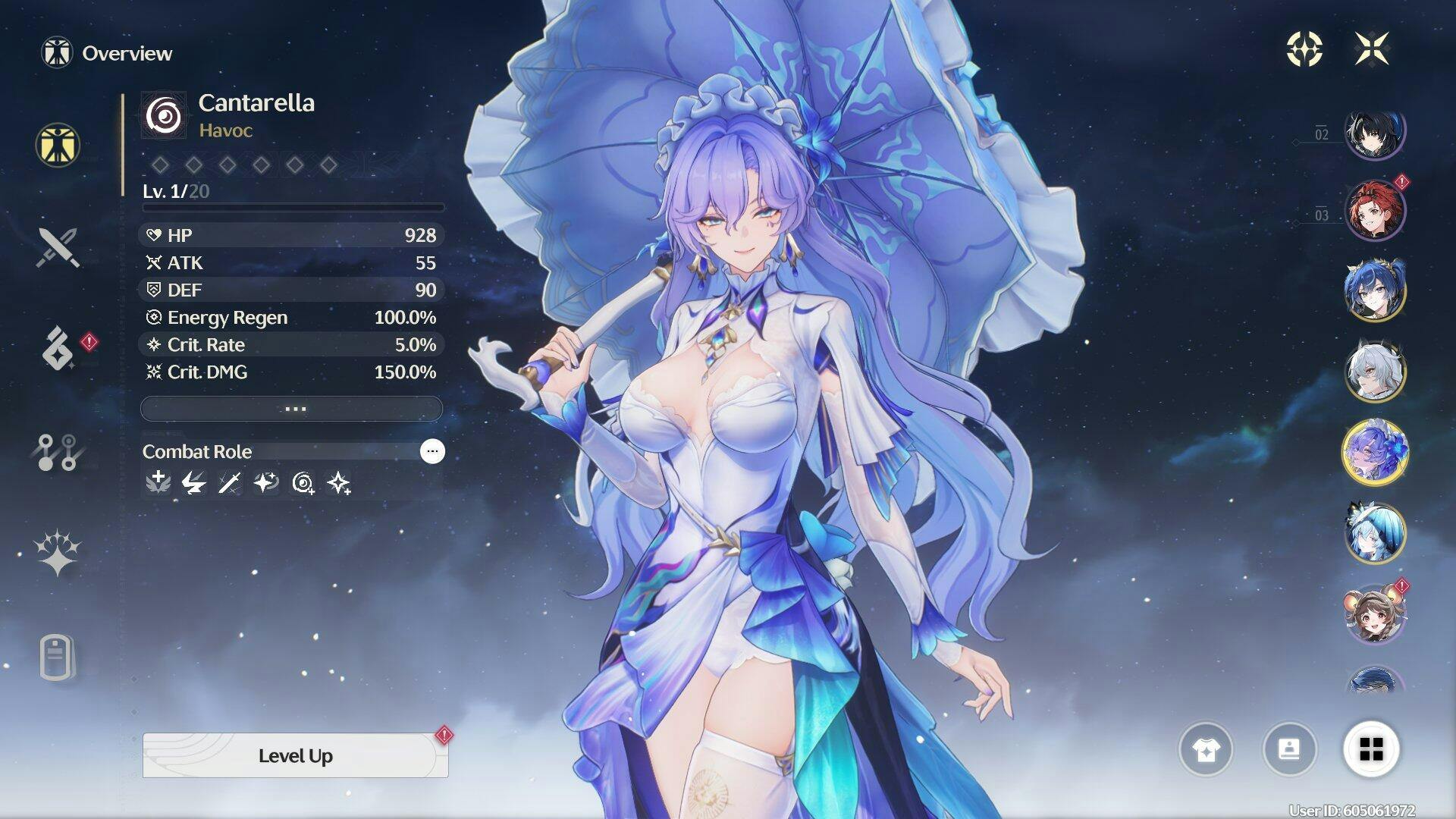Choose the brown-haired character with round ear buns

(x=1375, y=614)
